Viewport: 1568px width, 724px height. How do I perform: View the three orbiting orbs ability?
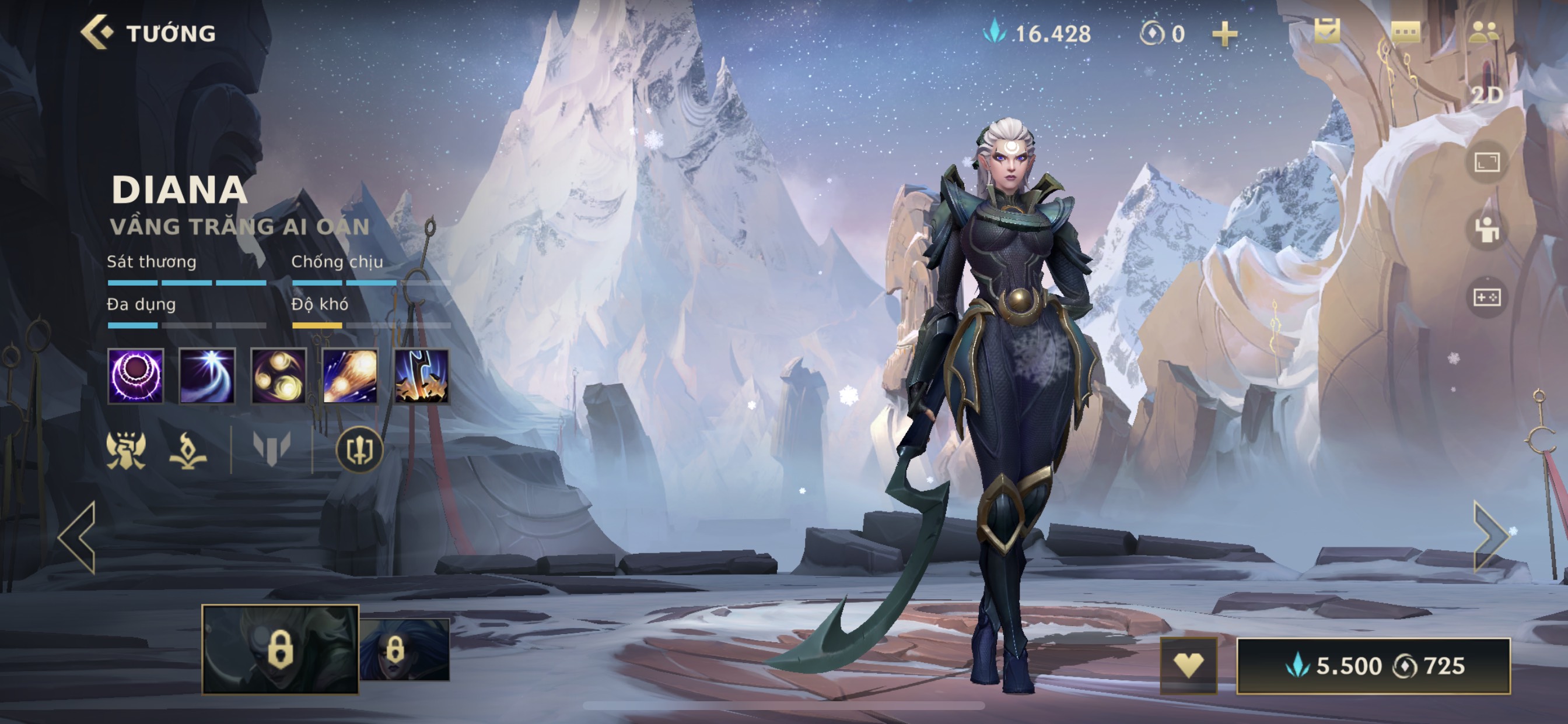[279, 376]
